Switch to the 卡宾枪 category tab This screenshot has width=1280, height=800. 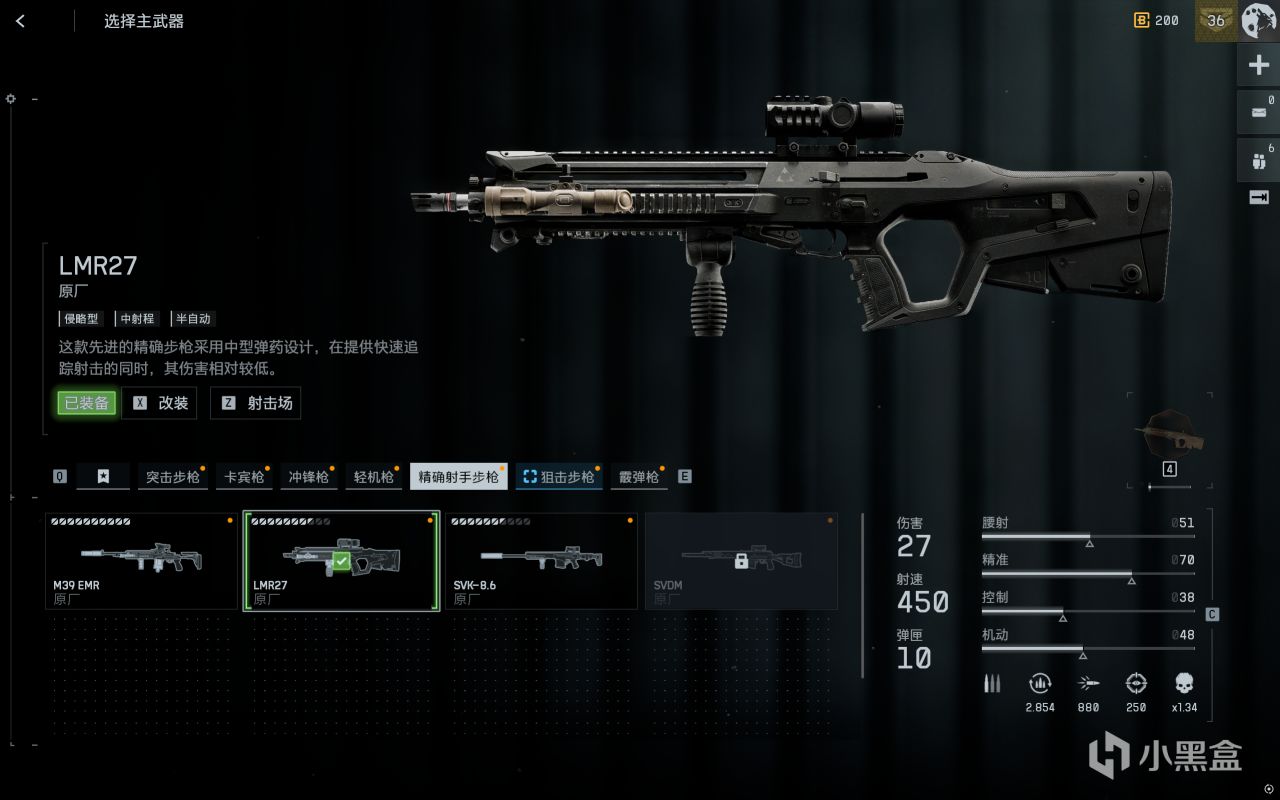pyautogui.click(x=244, y=477)
